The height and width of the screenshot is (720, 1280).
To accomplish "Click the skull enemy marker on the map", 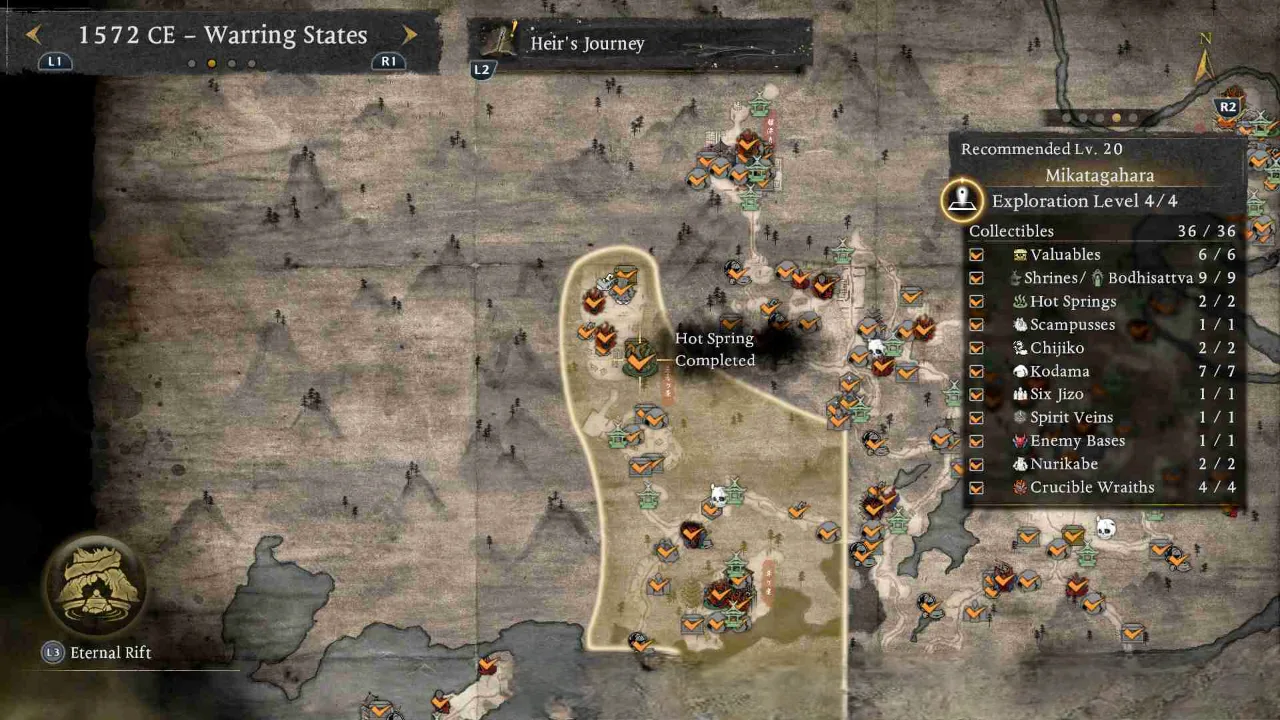I will pyautogui.click(x=875, y=347).
